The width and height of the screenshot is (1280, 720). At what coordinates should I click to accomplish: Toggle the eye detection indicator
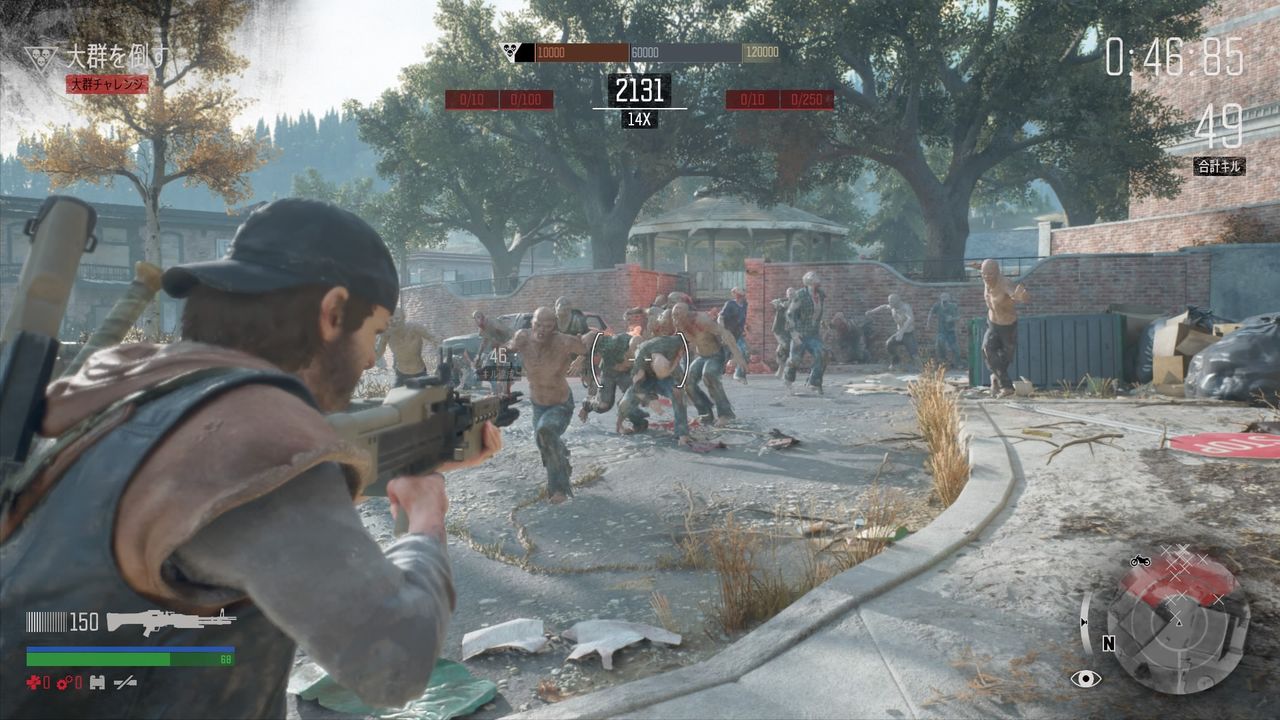[x=1086, y=679]
